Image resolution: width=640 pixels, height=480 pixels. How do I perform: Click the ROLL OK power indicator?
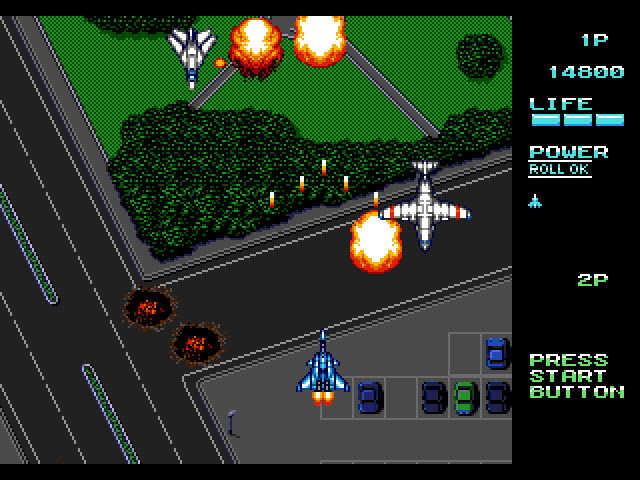(x=560, y=170)
